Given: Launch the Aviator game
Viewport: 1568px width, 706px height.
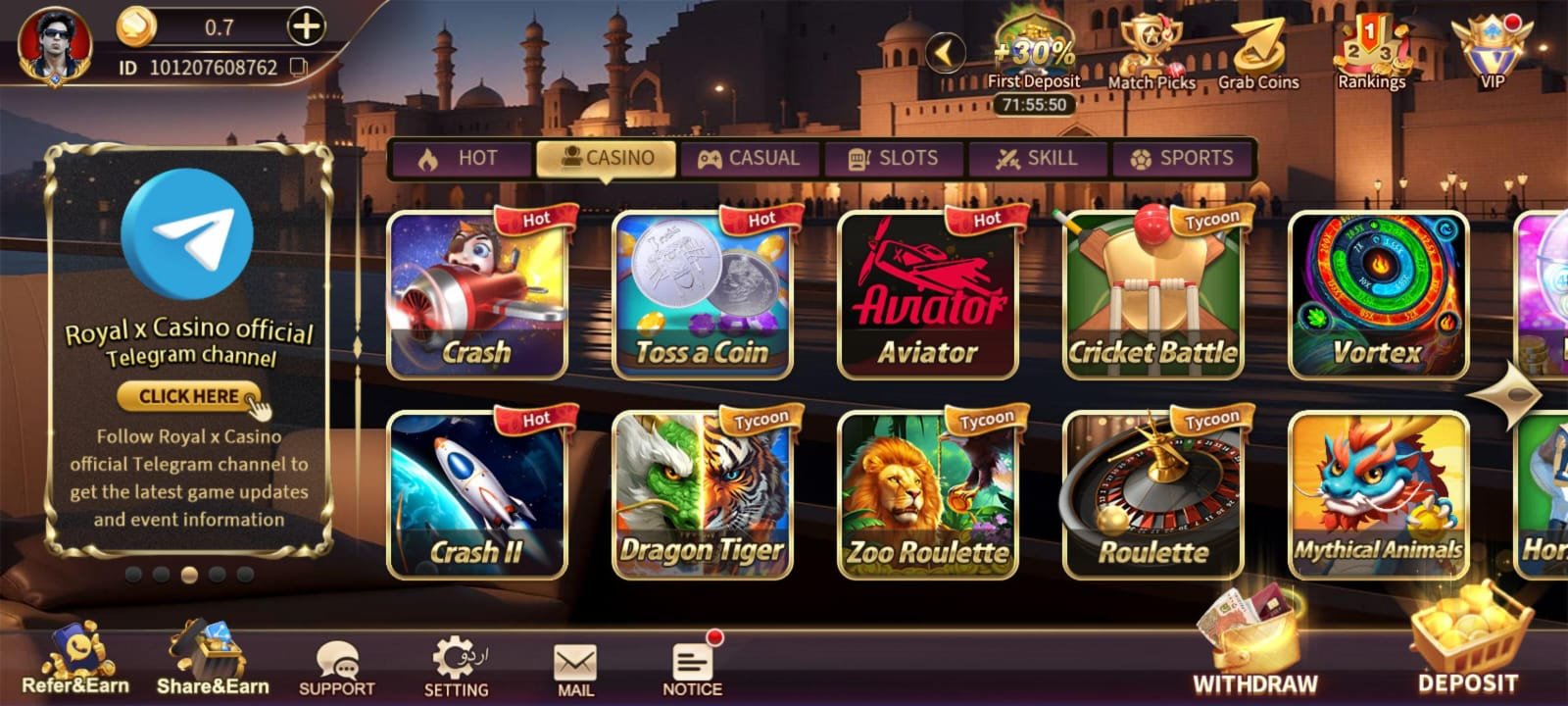Looking at the screenshot, I should [927, 289].
